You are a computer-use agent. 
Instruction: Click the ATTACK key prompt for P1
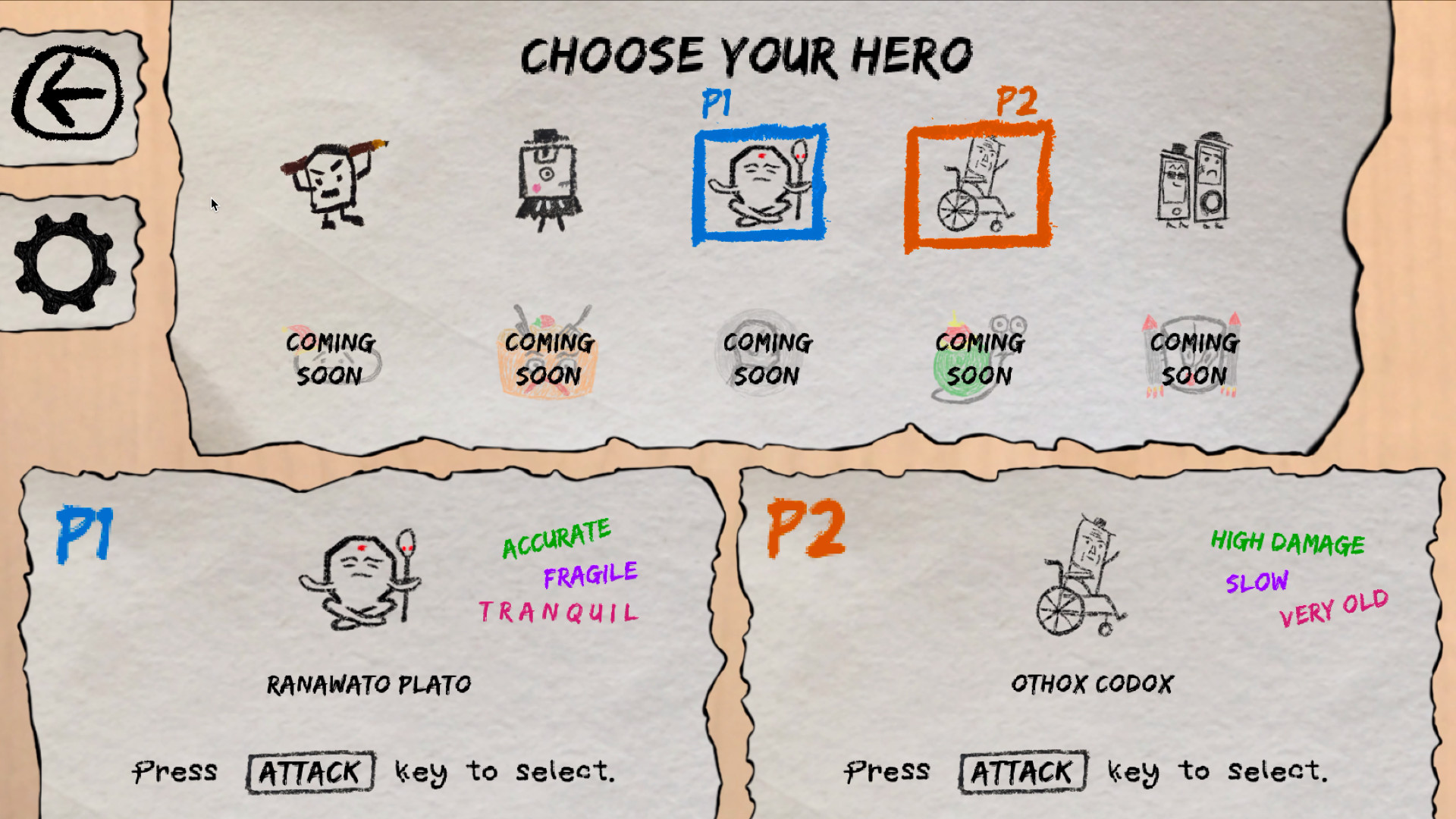tap(309, 771)
